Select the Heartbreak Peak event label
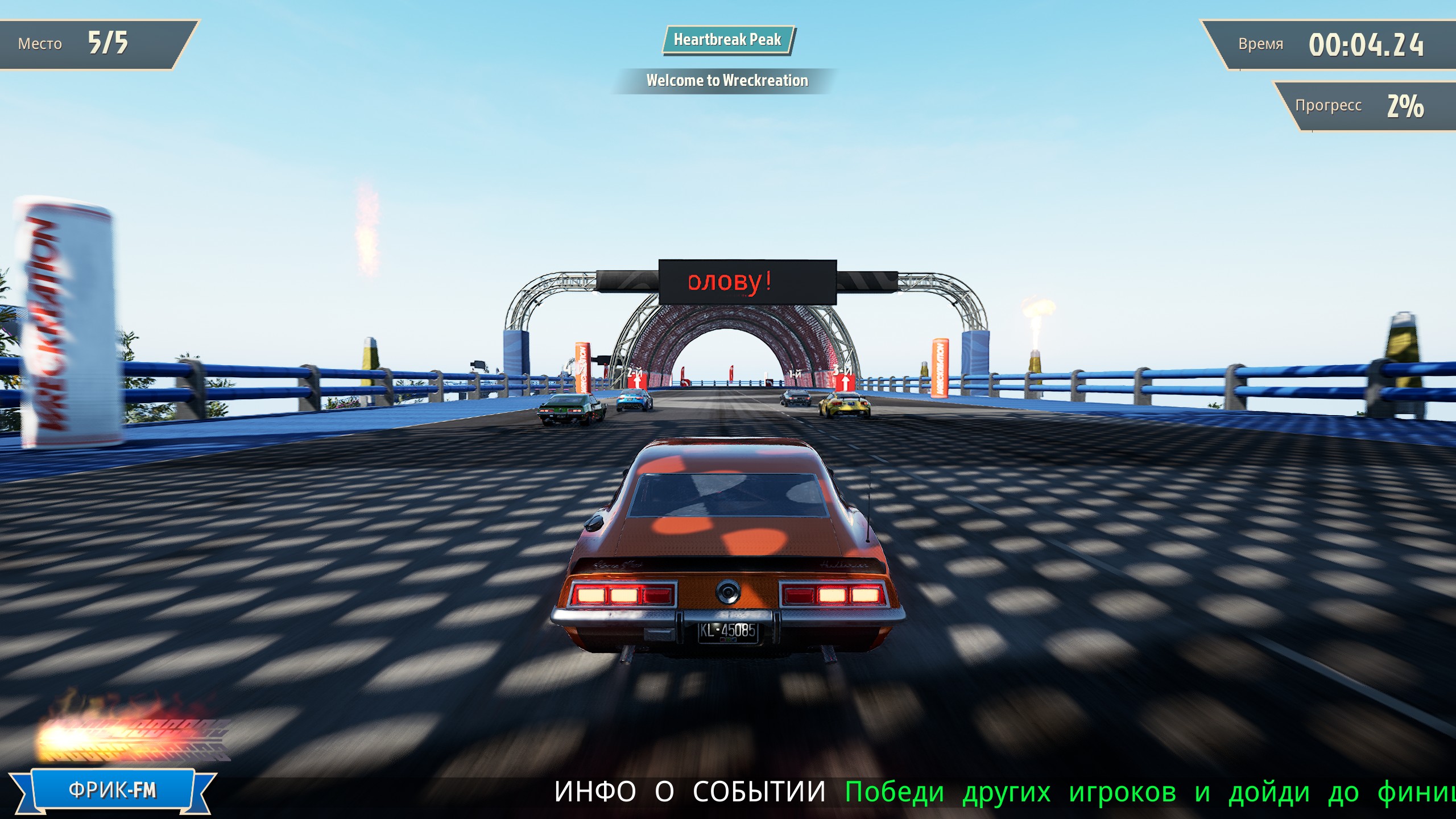 click(727, 40)
